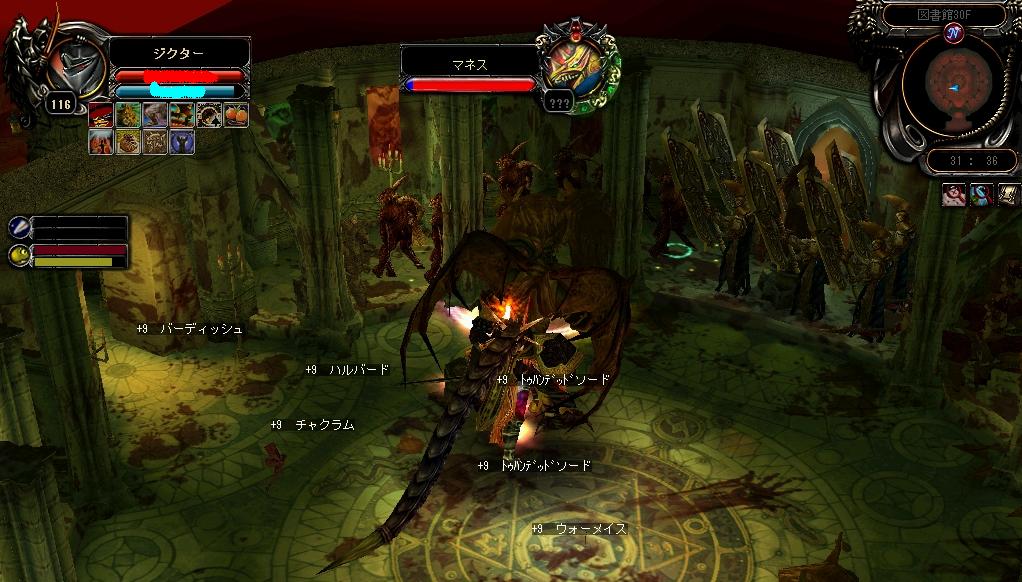Open the scroll icon below the timer
1022x582 pixels.
click(1007, 194)
